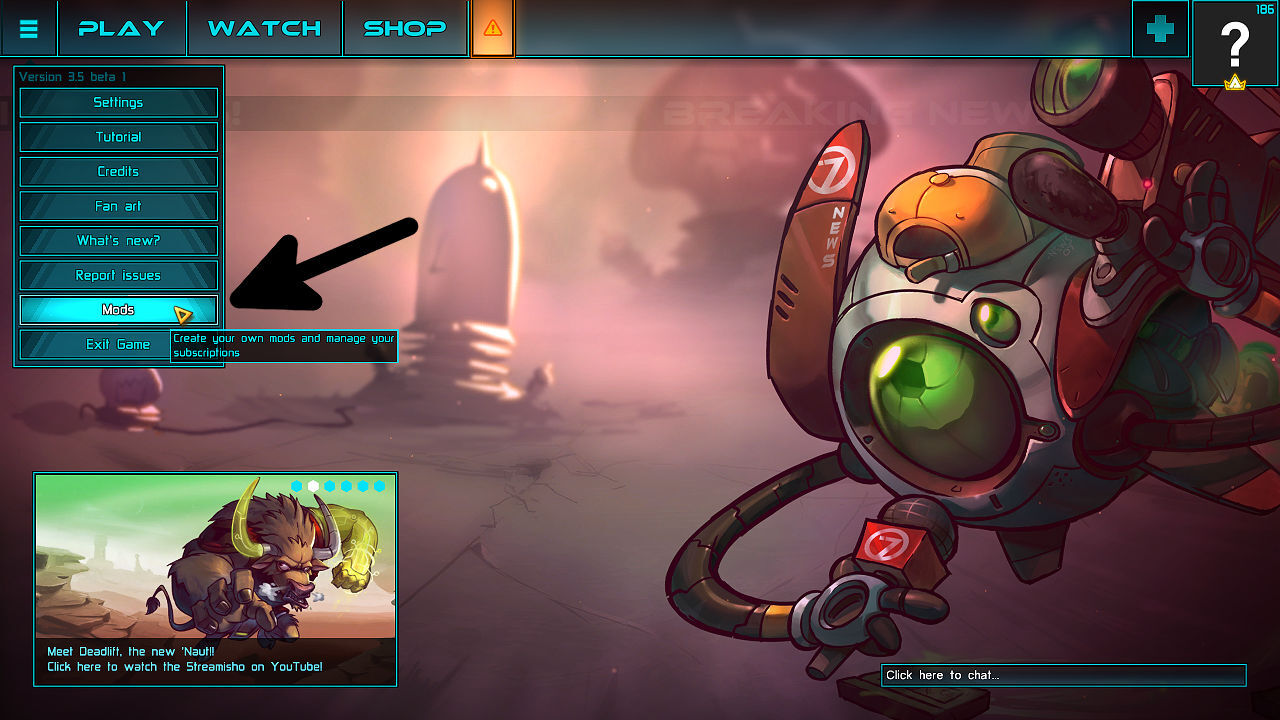Open the teal plus icon in top bar
This screenshot has width=1280, height=720.
(x=1158, y=28)
